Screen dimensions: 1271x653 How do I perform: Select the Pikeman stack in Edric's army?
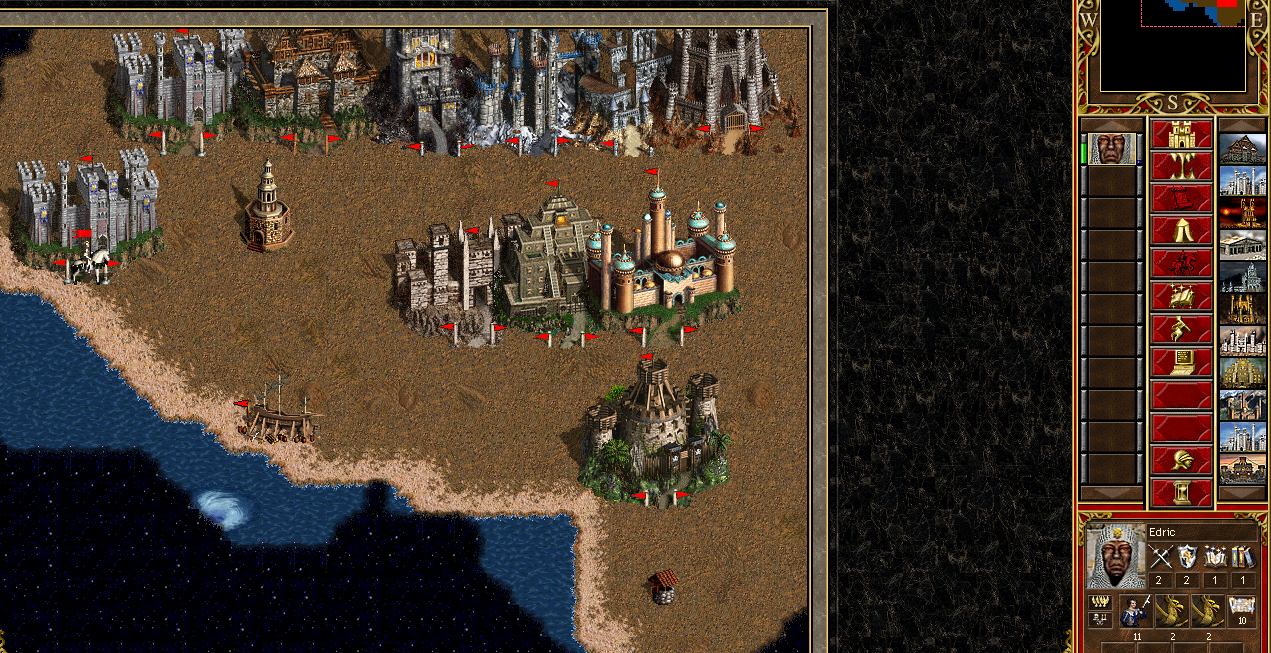coord(1136,609)
